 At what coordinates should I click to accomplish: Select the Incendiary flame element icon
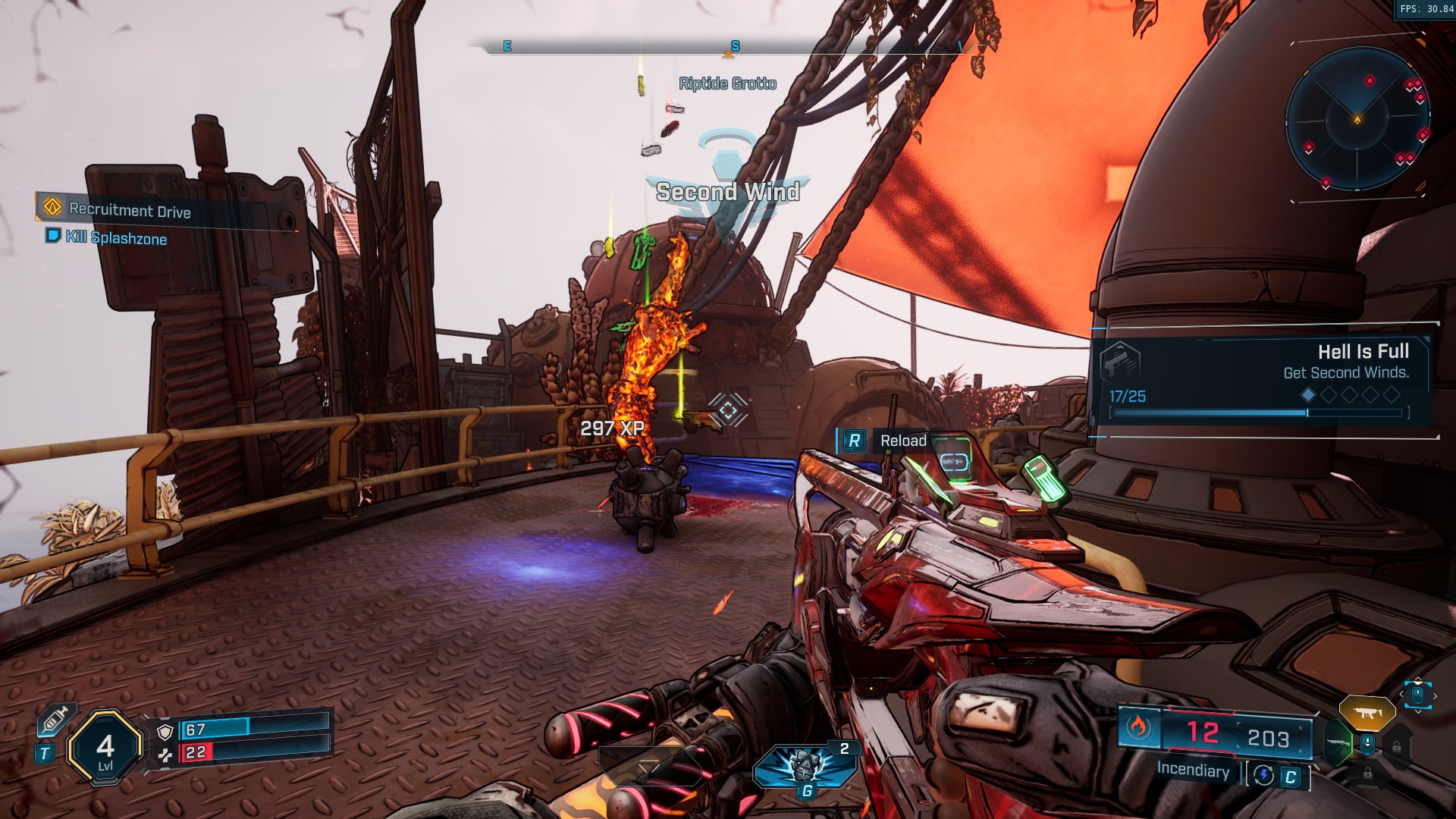(x=1137, y=727)
